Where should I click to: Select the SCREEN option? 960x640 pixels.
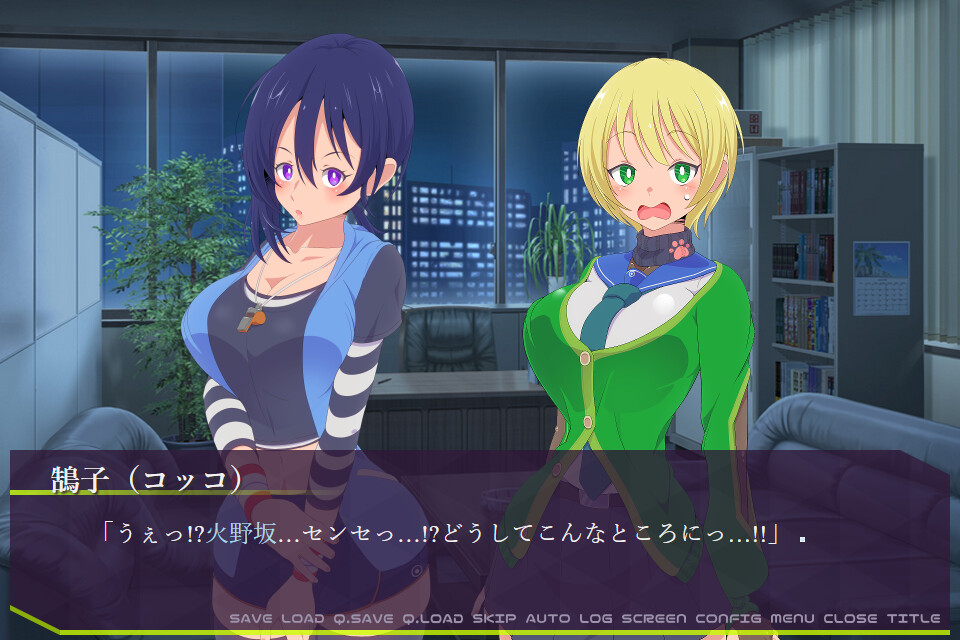(x=655, y=618)
